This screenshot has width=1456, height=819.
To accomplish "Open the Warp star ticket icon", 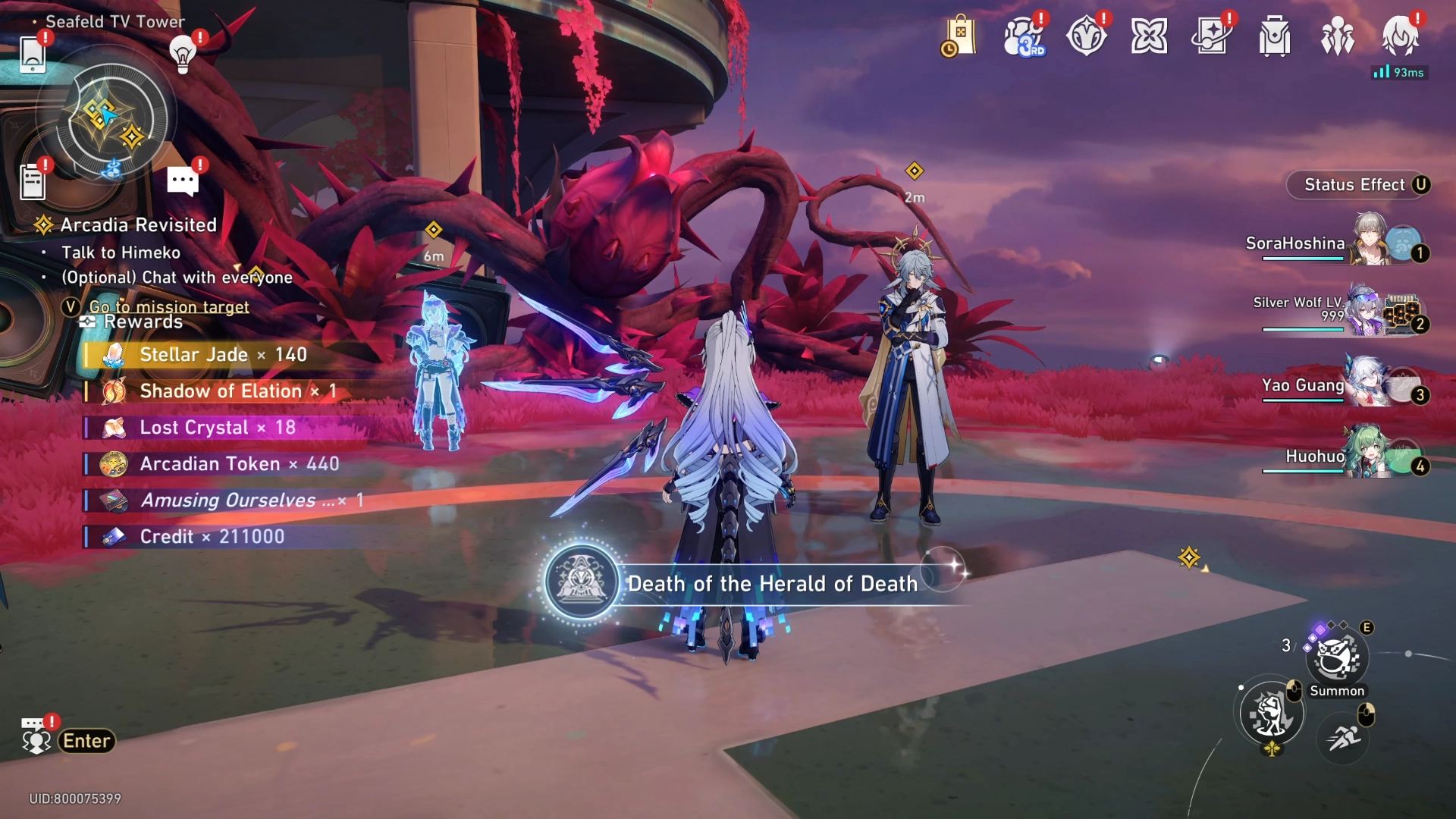I will pos(1212,36).
